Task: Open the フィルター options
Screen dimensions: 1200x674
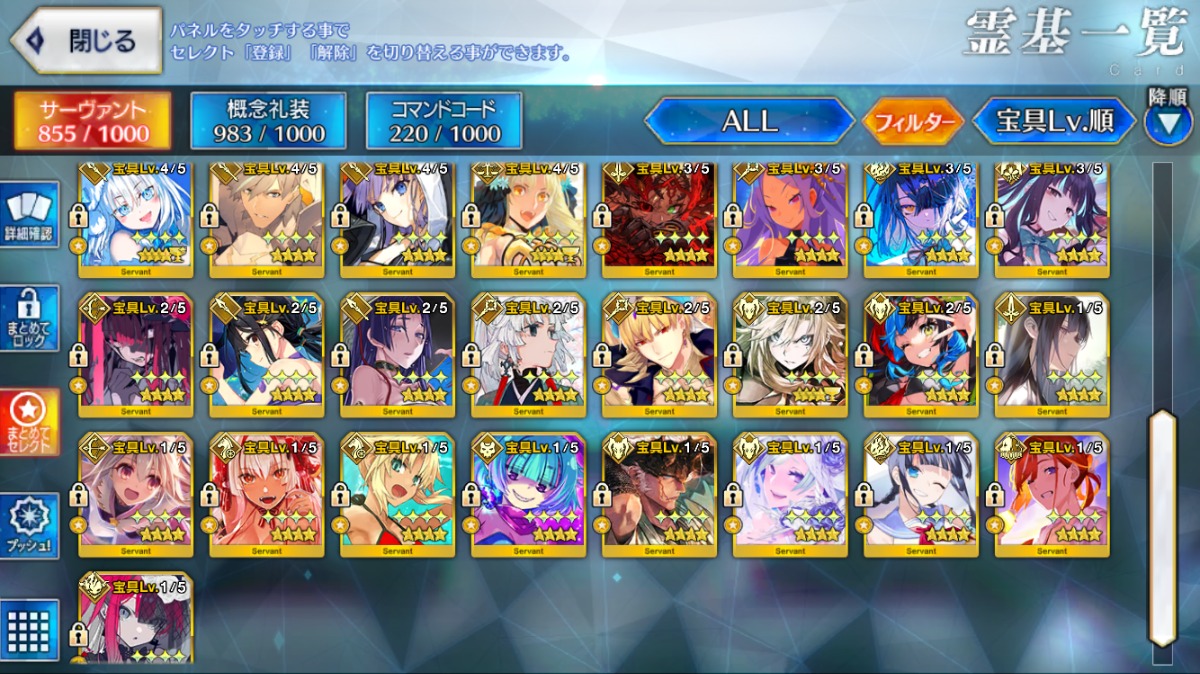Action: click(913, 122)
